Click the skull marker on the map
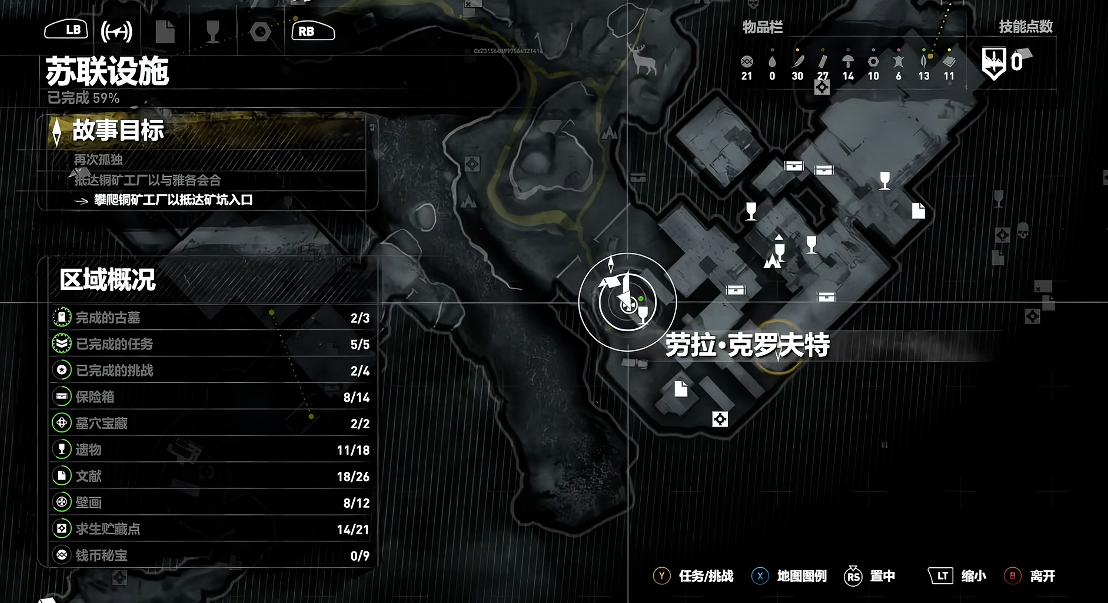 pos(1022,231)
